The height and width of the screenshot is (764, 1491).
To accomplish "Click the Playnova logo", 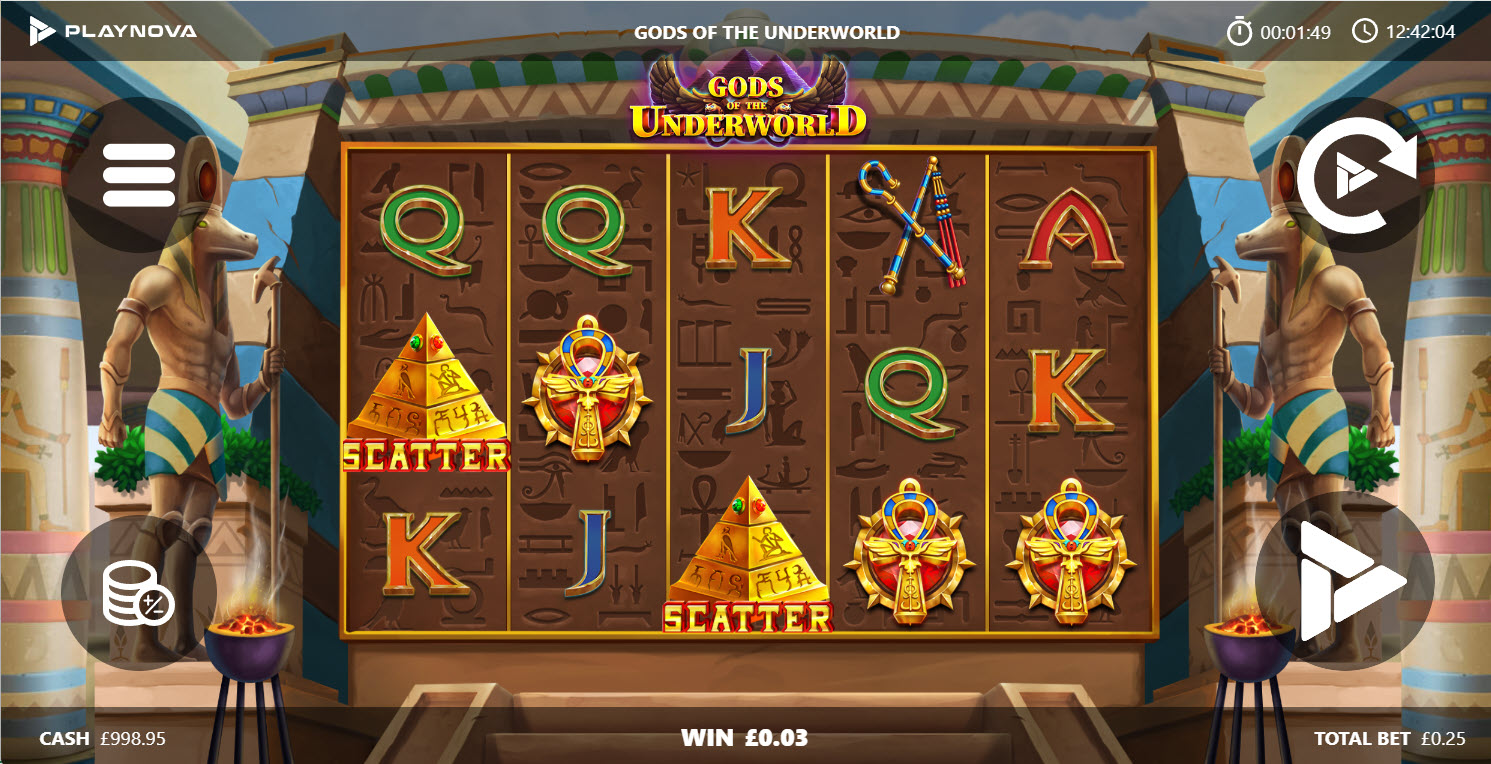I will tap(113, 31).
